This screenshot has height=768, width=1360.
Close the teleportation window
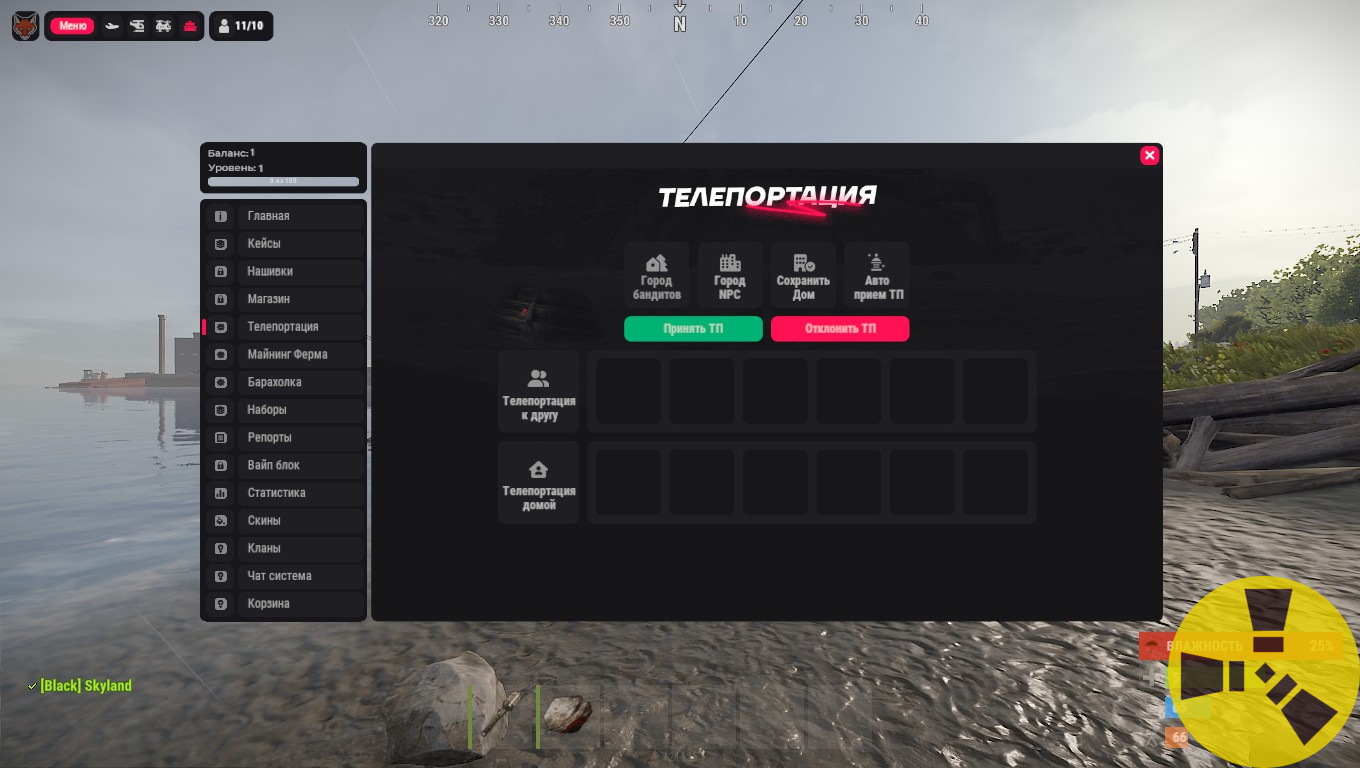coord(1149,155)
